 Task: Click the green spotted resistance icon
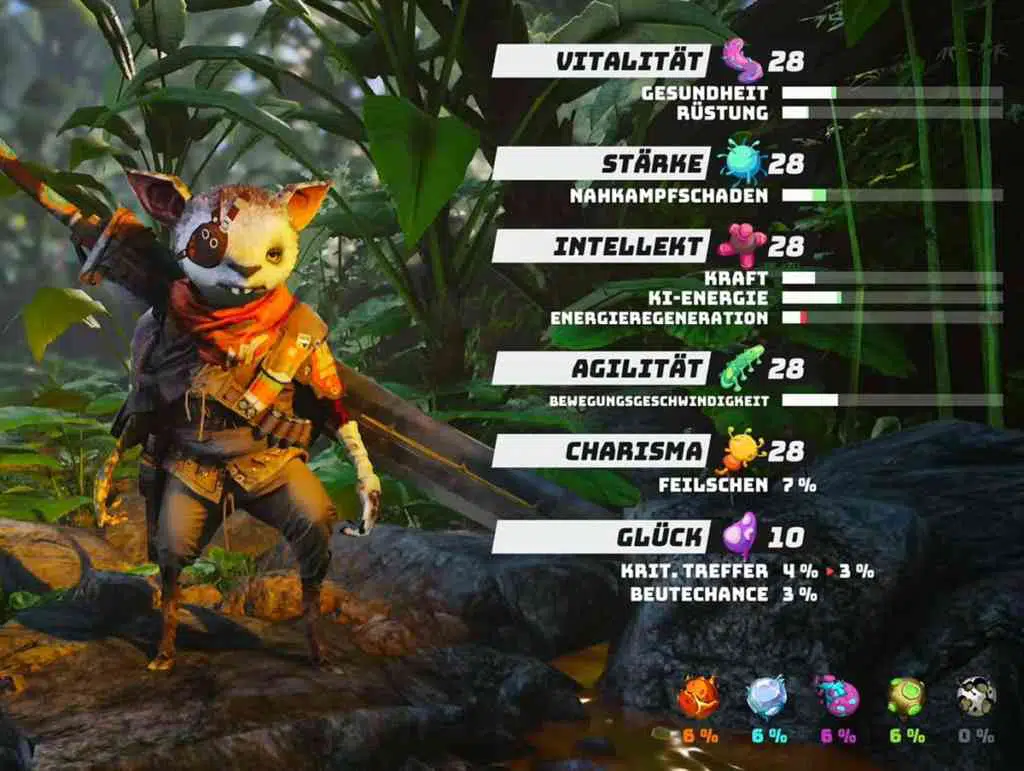[x=906, y=696]
